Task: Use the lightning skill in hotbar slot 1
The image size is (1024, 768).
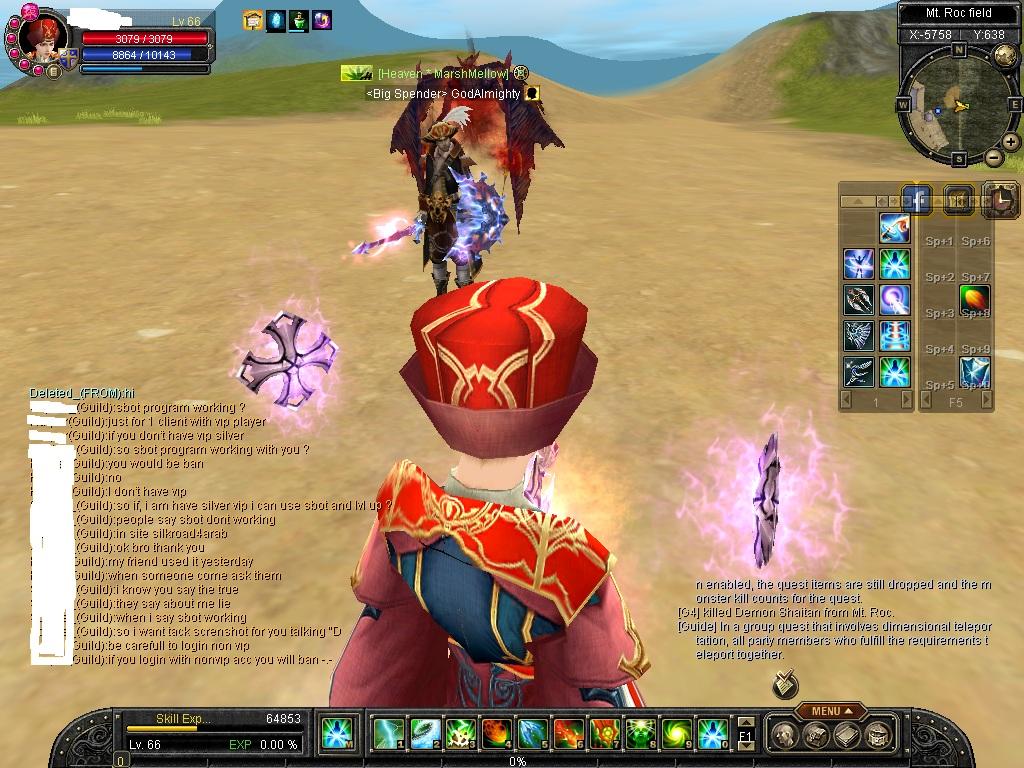Action: click(388, 734)
